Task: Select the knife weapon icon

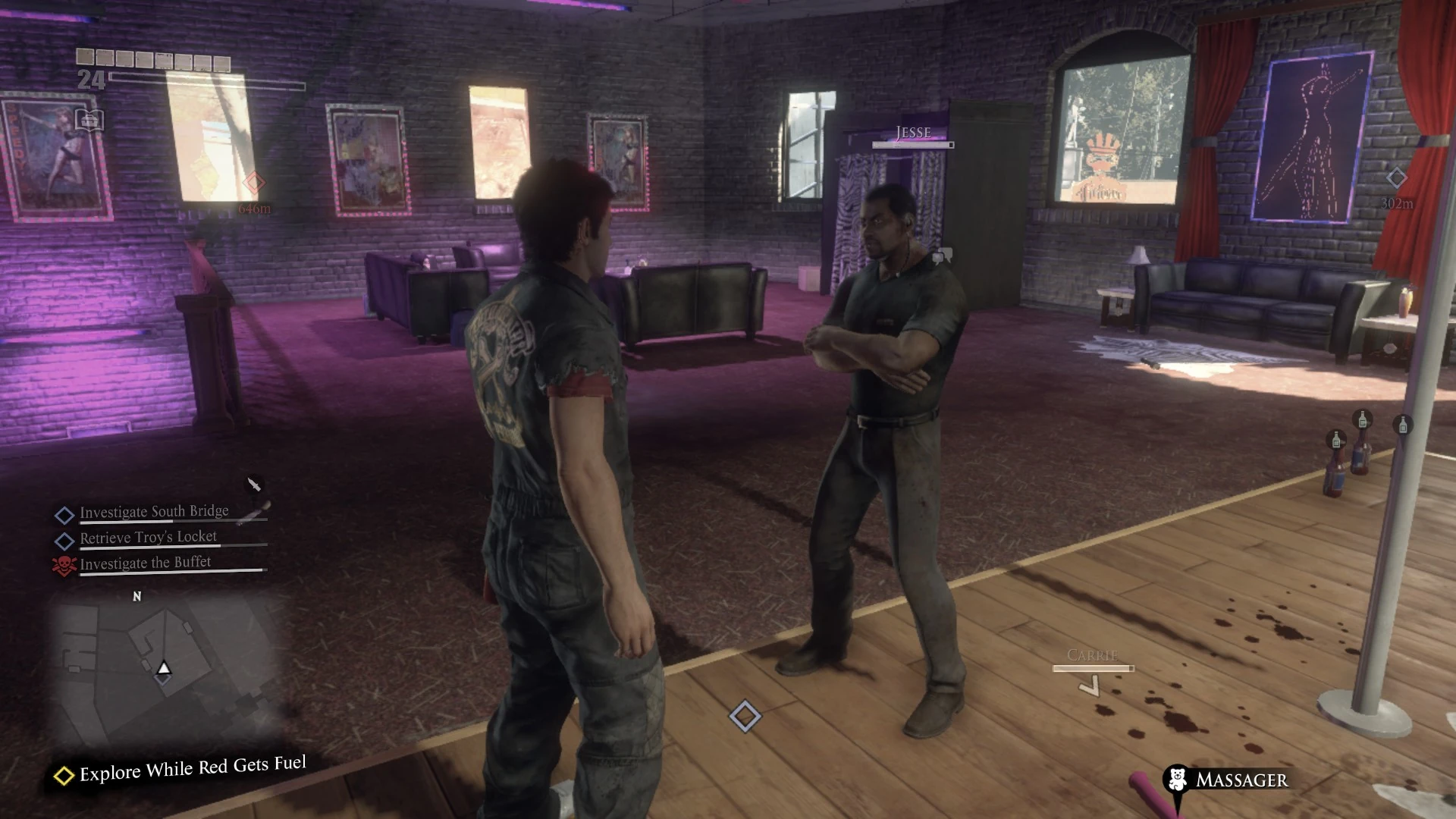Action: click(x=254, y=484)
